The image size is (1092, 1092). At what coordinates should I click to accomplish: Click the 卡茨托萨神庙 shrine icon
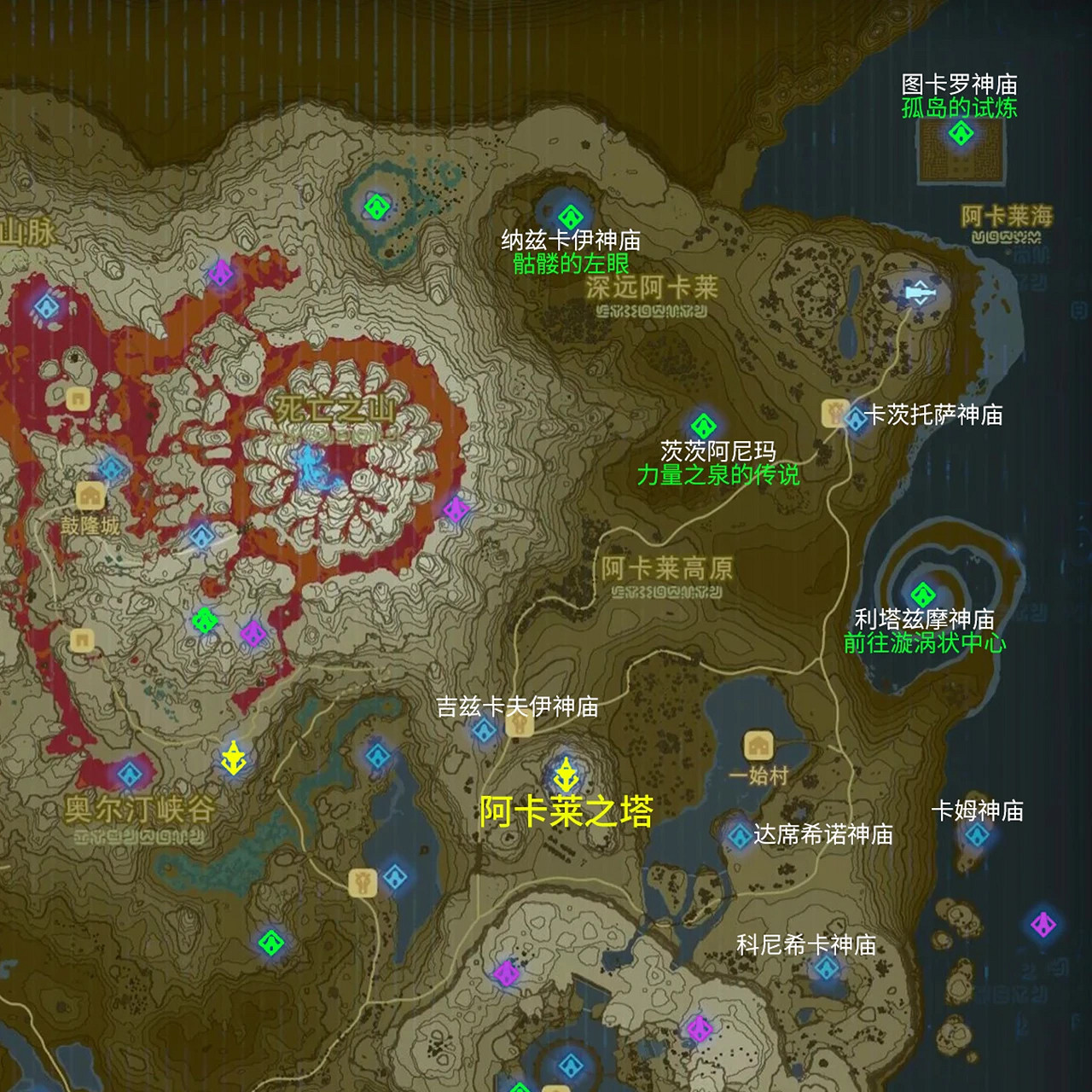pos(855,417)
